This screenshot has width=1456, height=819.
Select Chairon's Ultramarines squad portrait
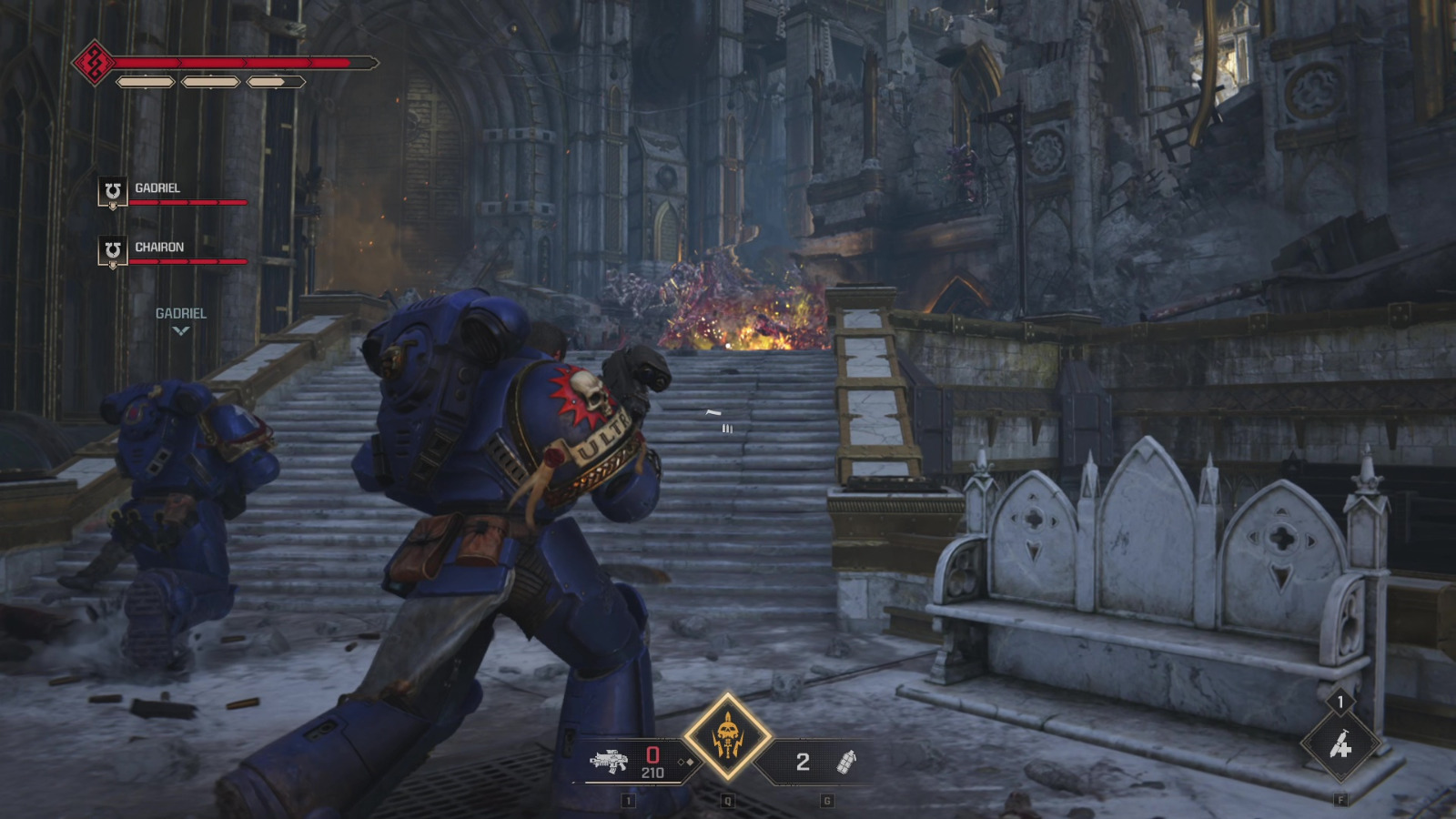pyautogui.click(x=111, y=252)
